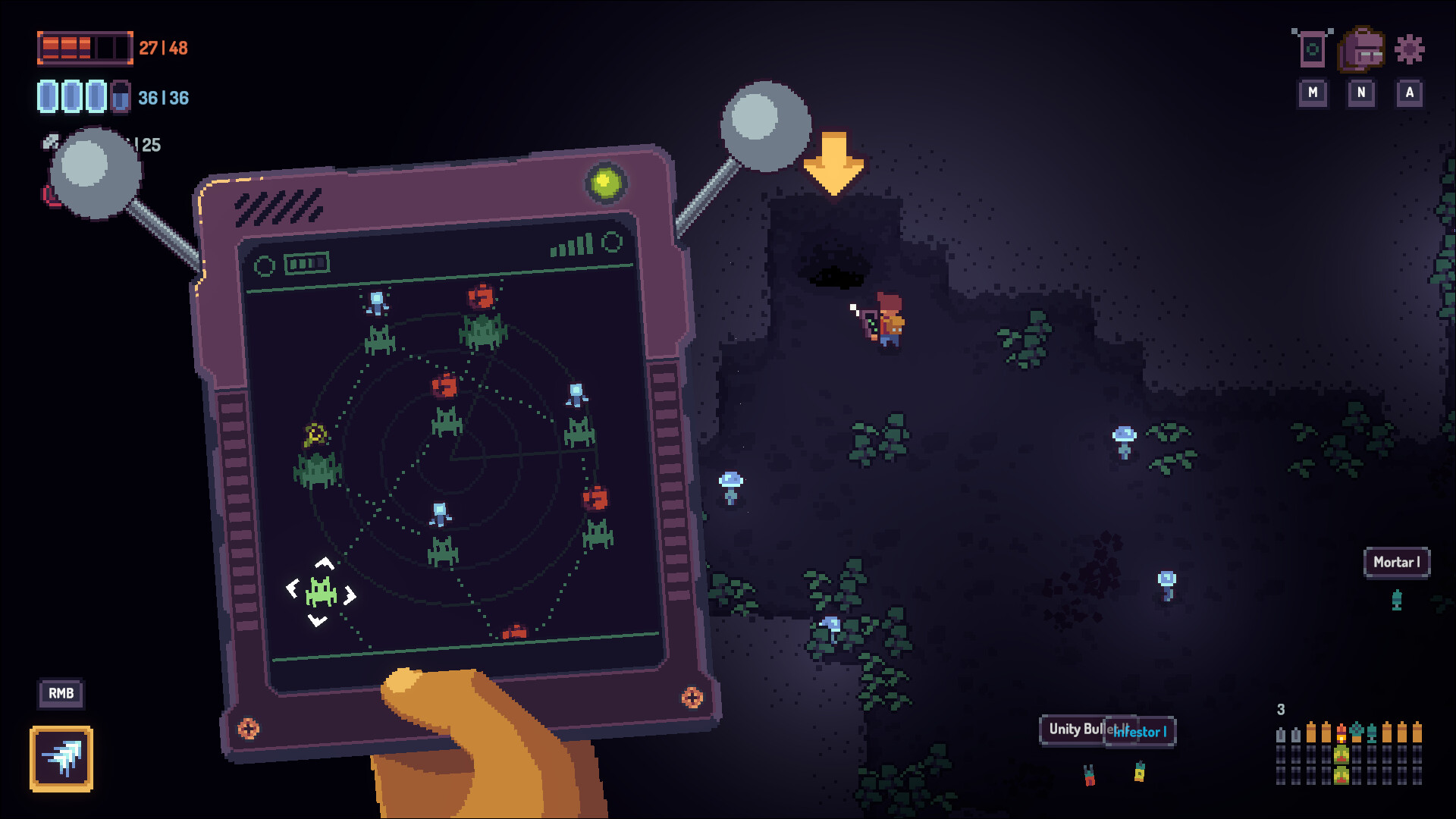Click the battery indicator on the radar display

306,263
